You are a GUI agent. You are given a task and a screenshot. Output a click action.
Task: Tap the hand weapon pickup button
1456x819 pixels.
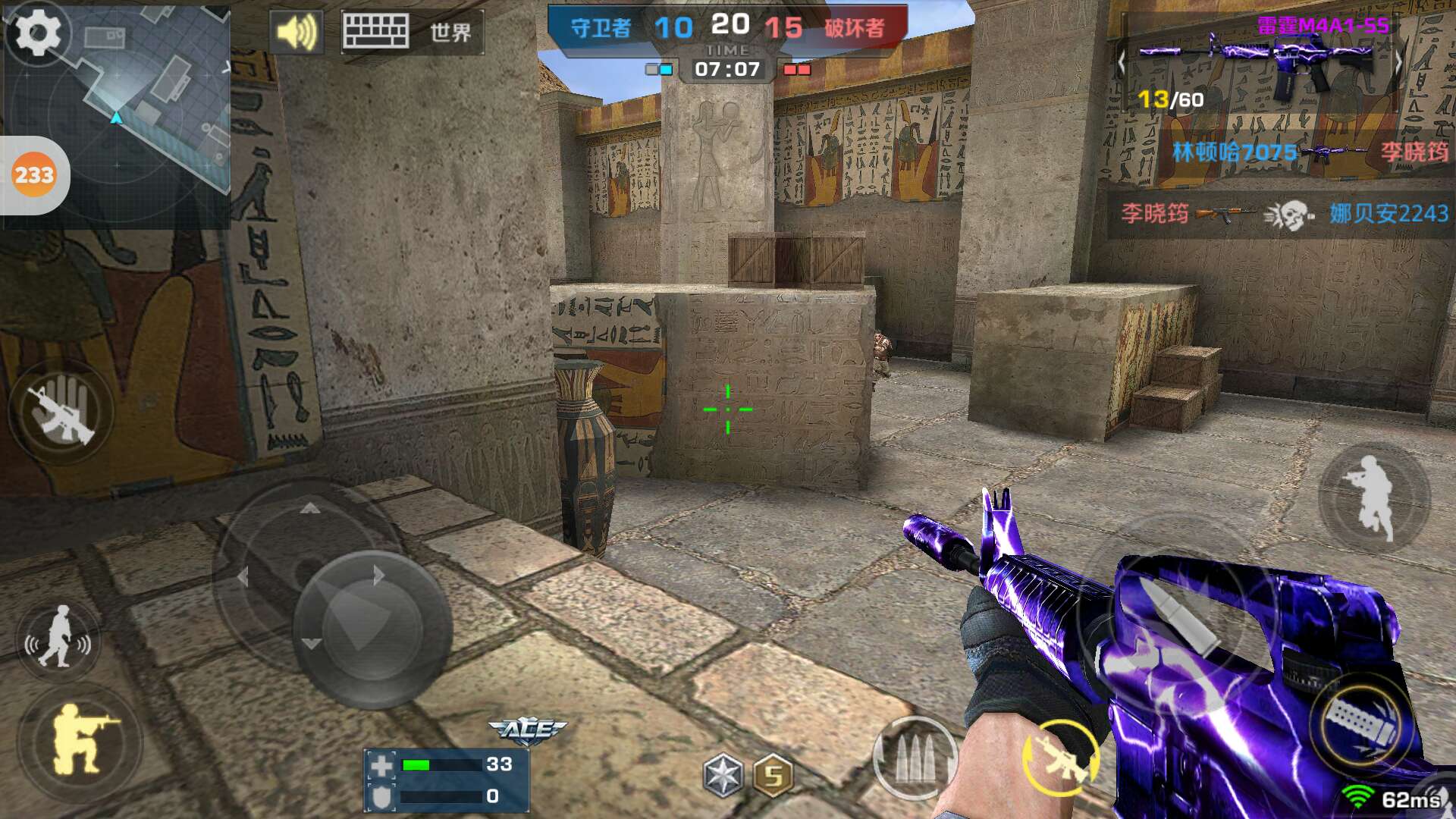tap(61, 412)
